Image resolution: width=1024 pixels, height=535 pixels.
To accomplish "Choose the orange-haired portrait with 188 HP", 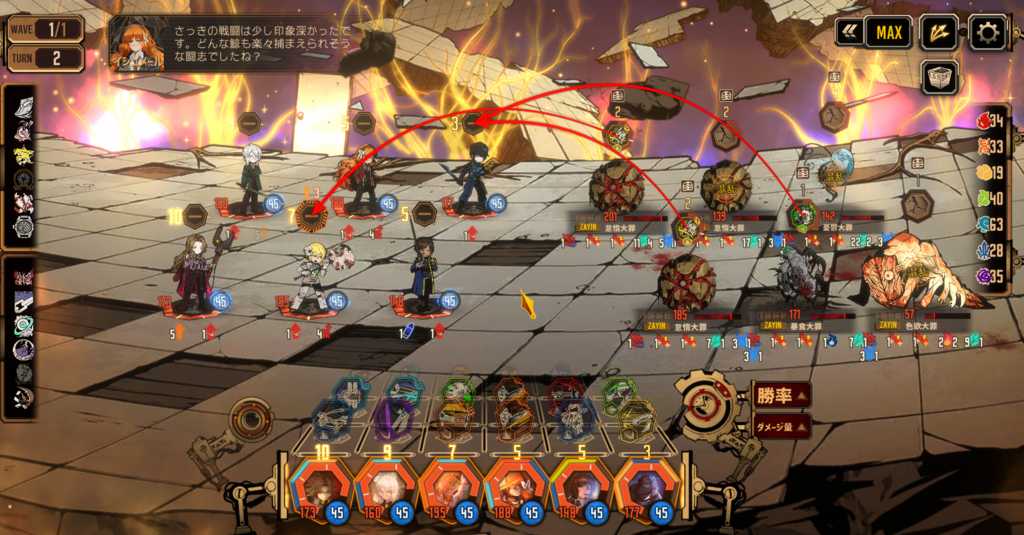I will click(x=514, y=487).
